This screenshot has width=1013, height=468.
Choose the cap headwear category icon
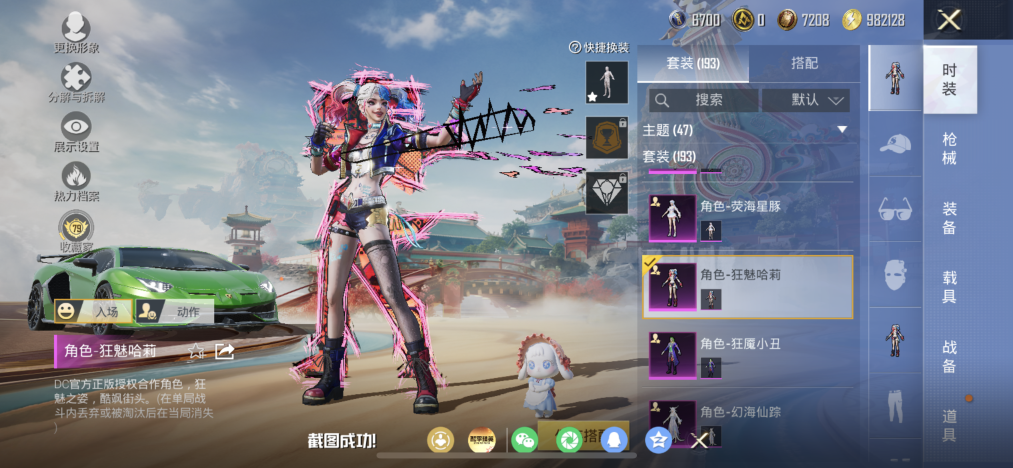[895, 144]
